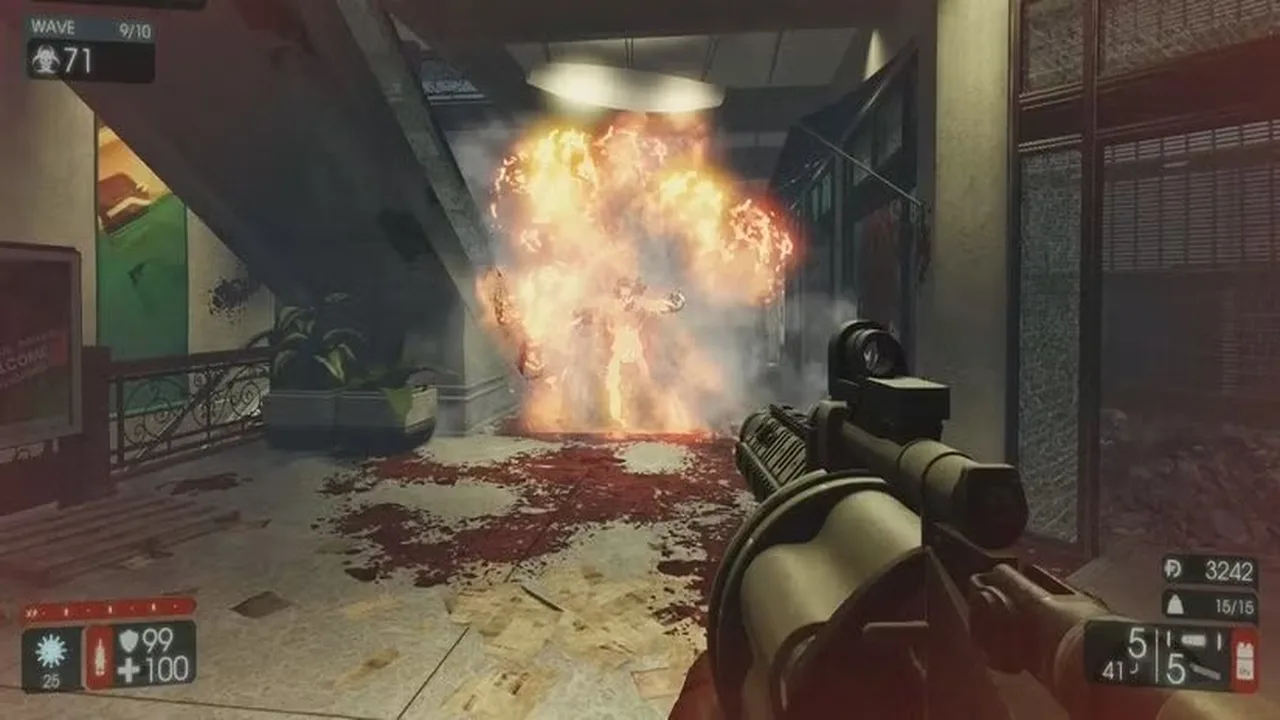Click the health cross icon next to 100
Image resolution: width=1280 pixels, height=720 pixels.
tap(128, 668)
